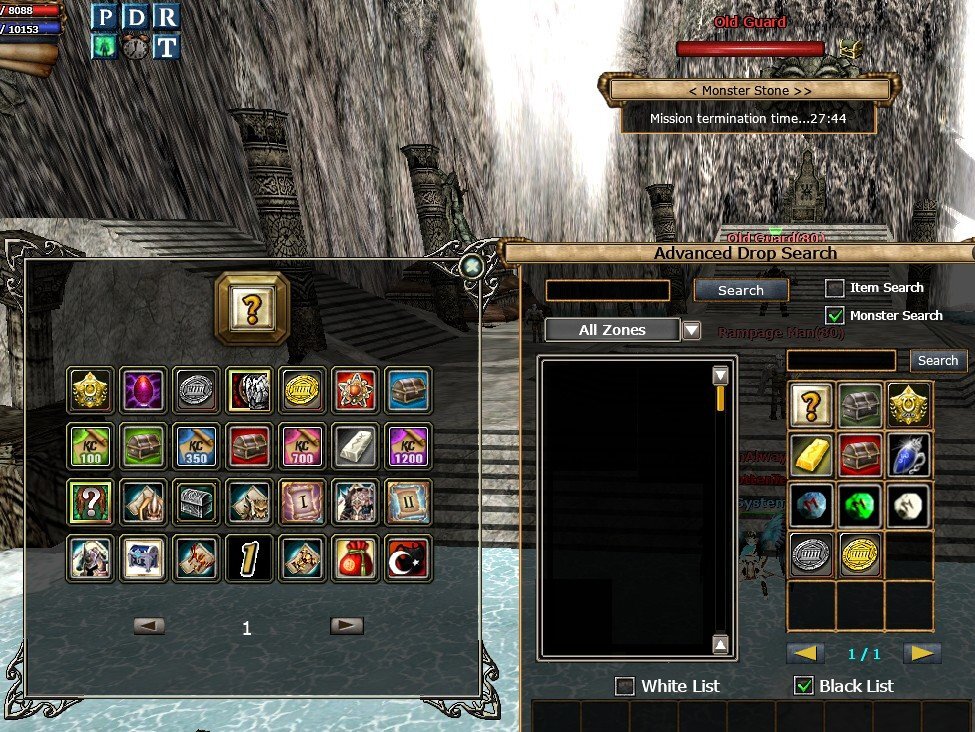Select the blue pendant drop icon
The width and height of the screenshot is (975, 732).
click(x=909, y=455)
